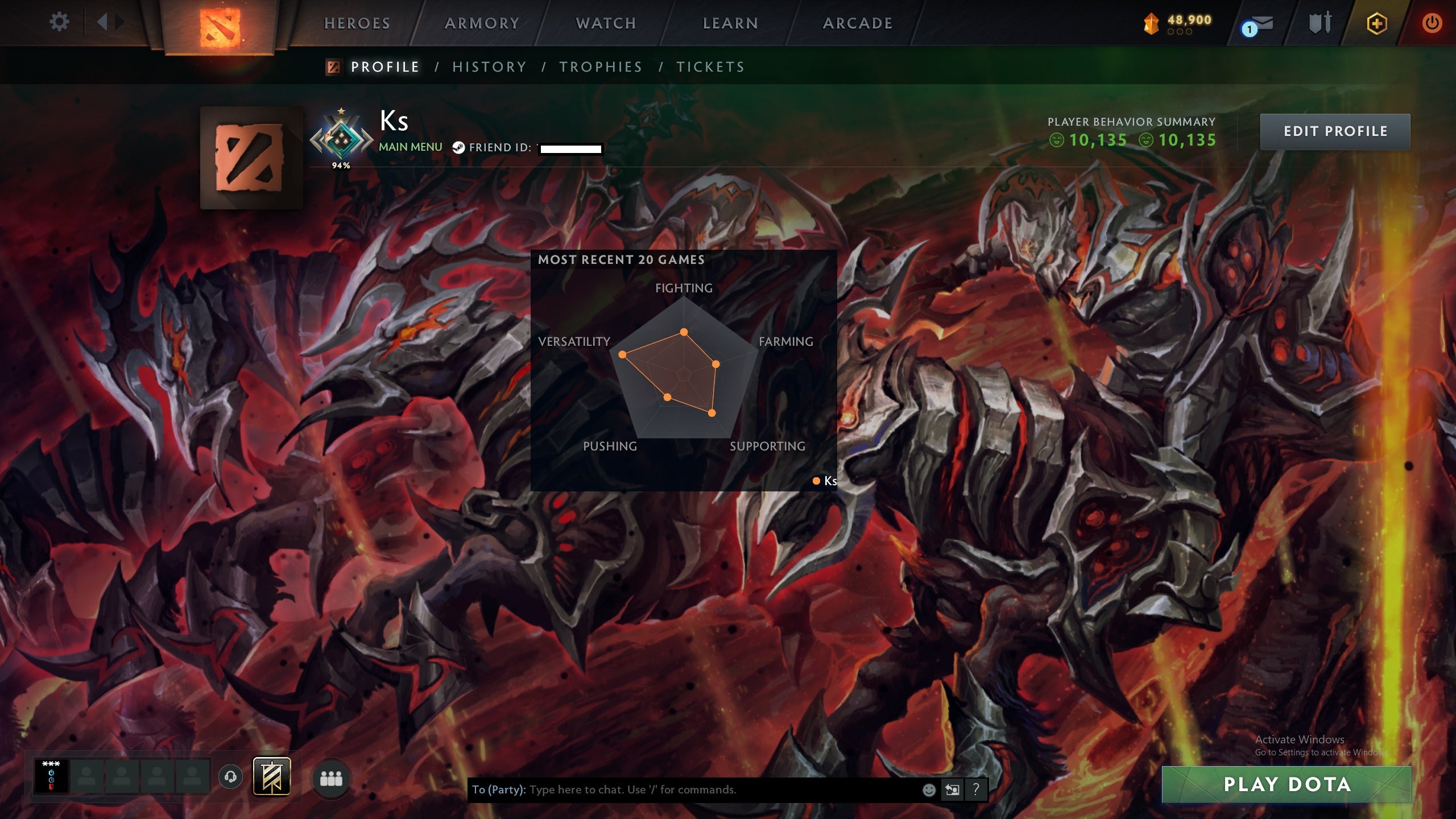Open the ARCADE menu item
This screenshot has height=819, width=1456.
point(857,23)
